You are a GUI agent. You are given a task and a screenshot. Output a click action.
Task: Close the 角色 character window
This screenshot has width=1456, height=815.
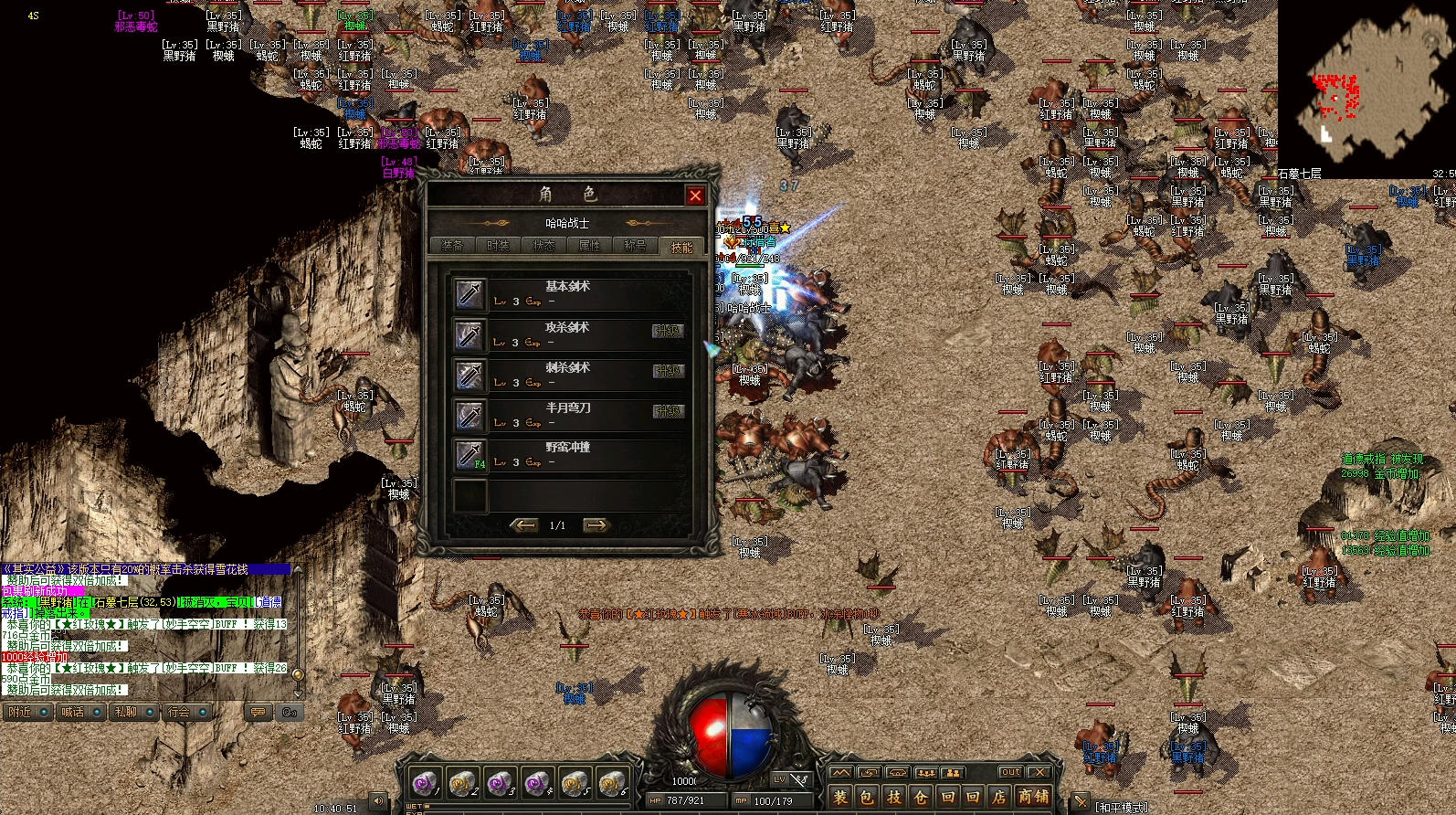[x=695, y=196]
